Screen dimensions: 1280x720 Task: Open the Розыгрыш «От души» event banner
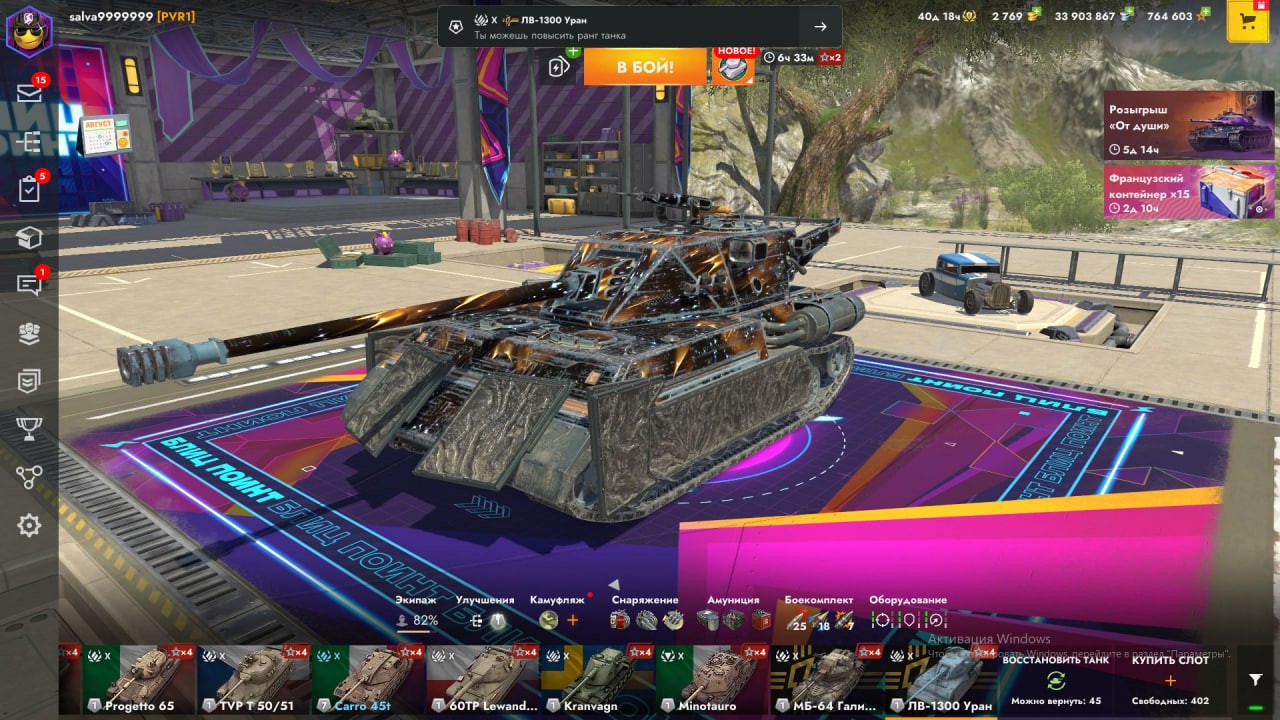[1188, 125]
